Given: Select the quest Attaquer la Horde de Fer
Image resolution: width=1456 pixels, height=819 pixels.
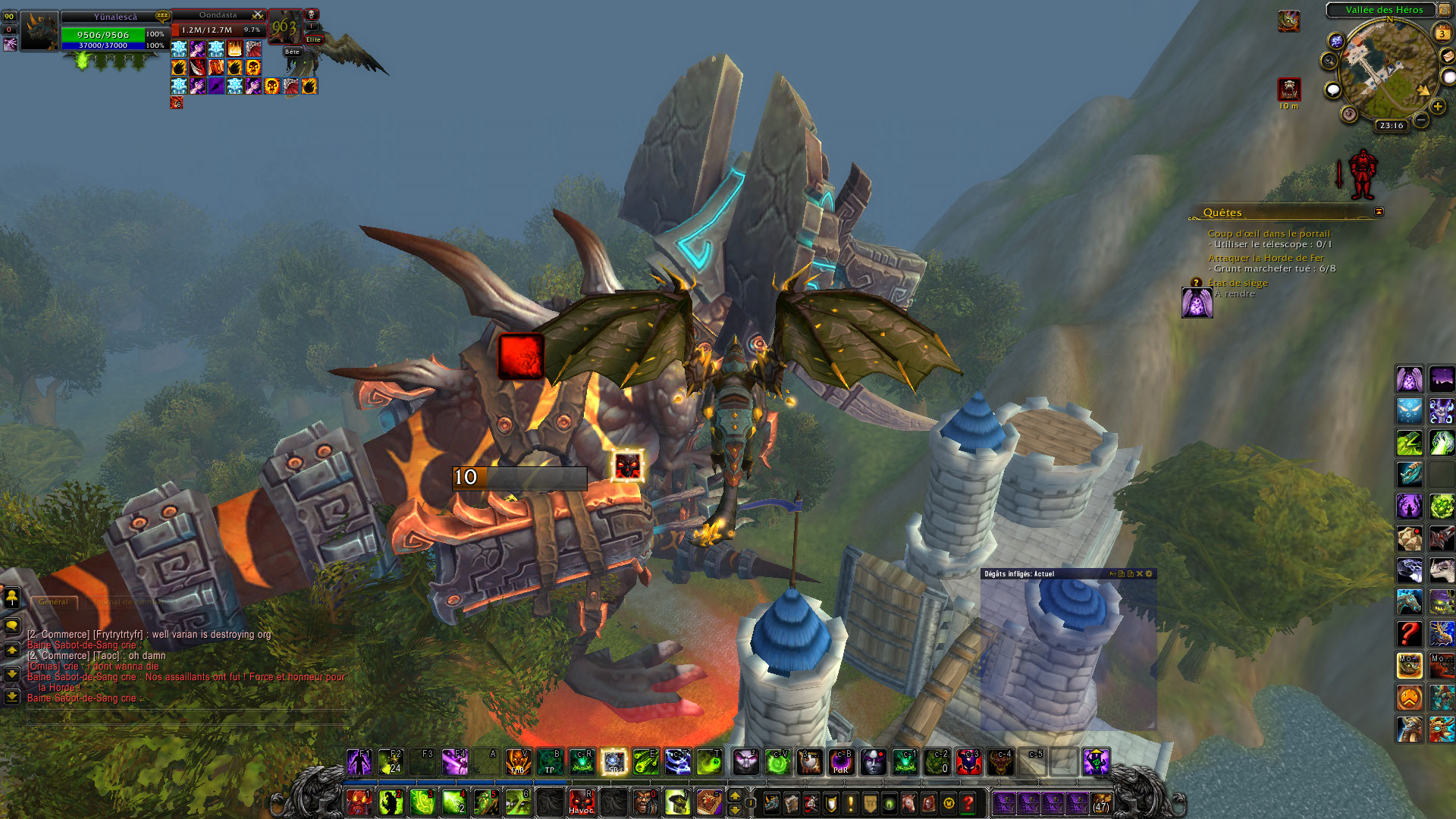Looking at the screenshot, I should click(1266, 258).
